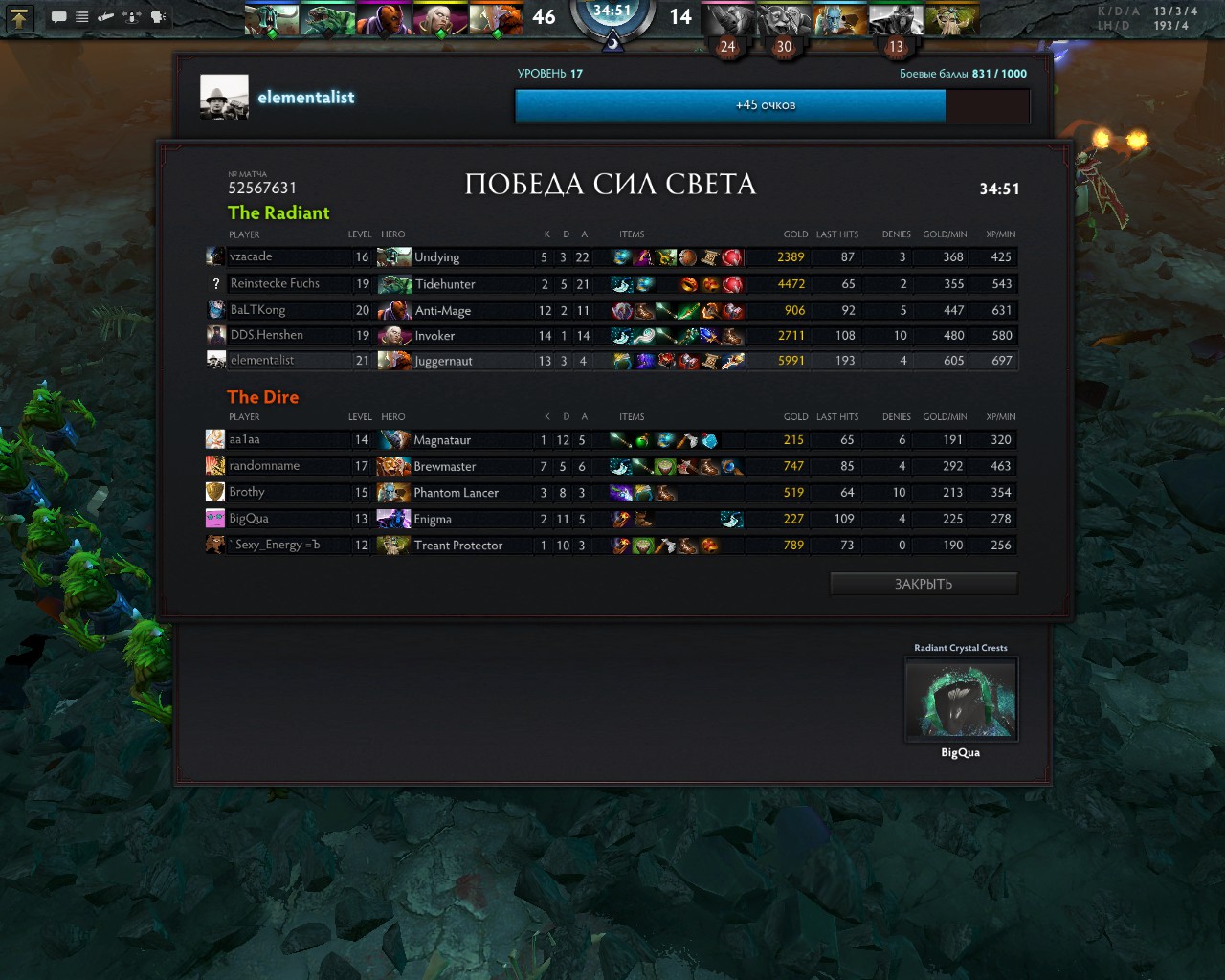View the Radiant Crystal Crests item drop
This screenshot has width=1225, height=980.
click(x=961, y=700)
